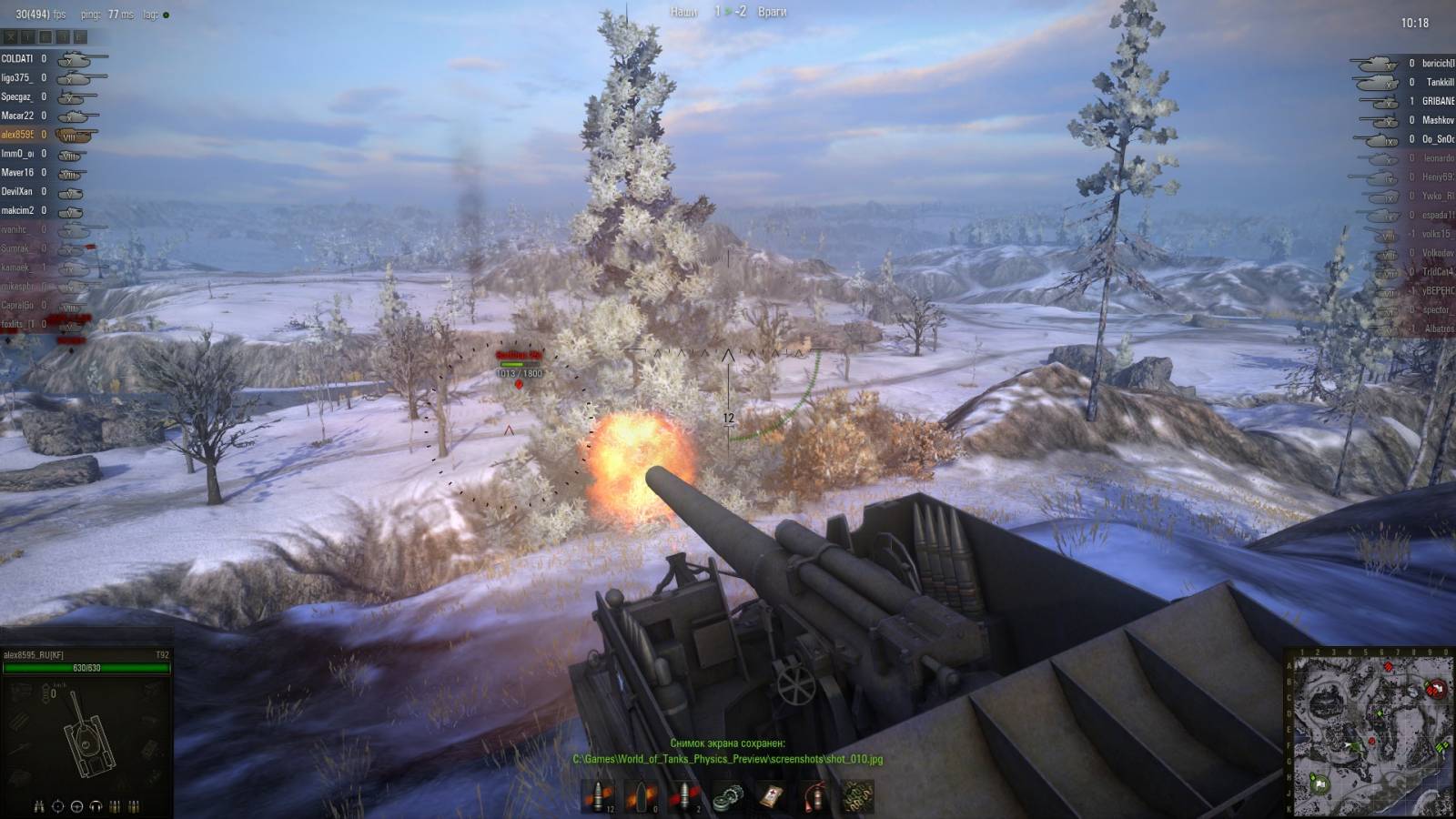Click the camouflage net equipment slot
1456x819 pixels.
[857, 796]
